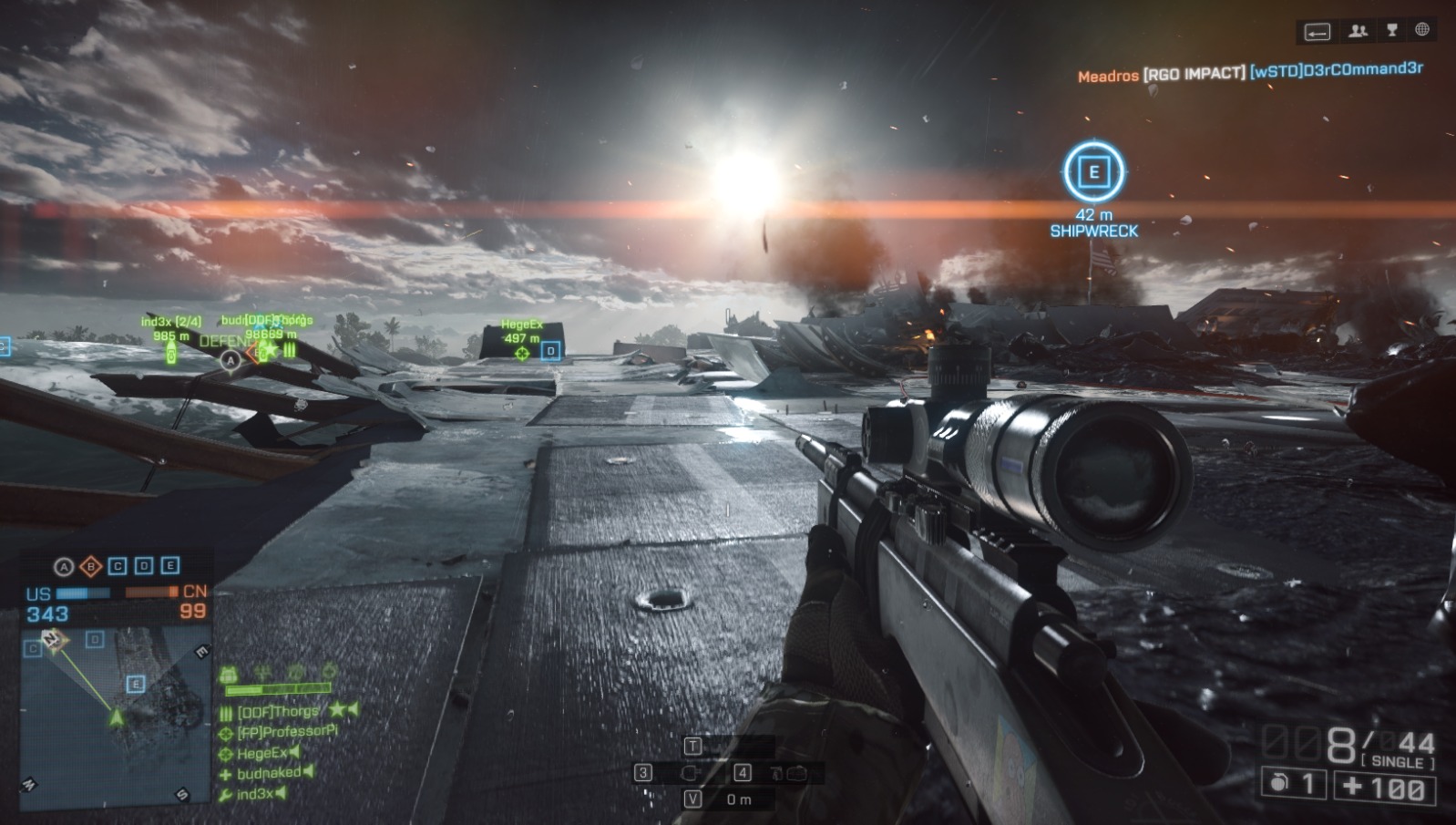Click the back arrow icon in the top-right bar

(1318, 32)
